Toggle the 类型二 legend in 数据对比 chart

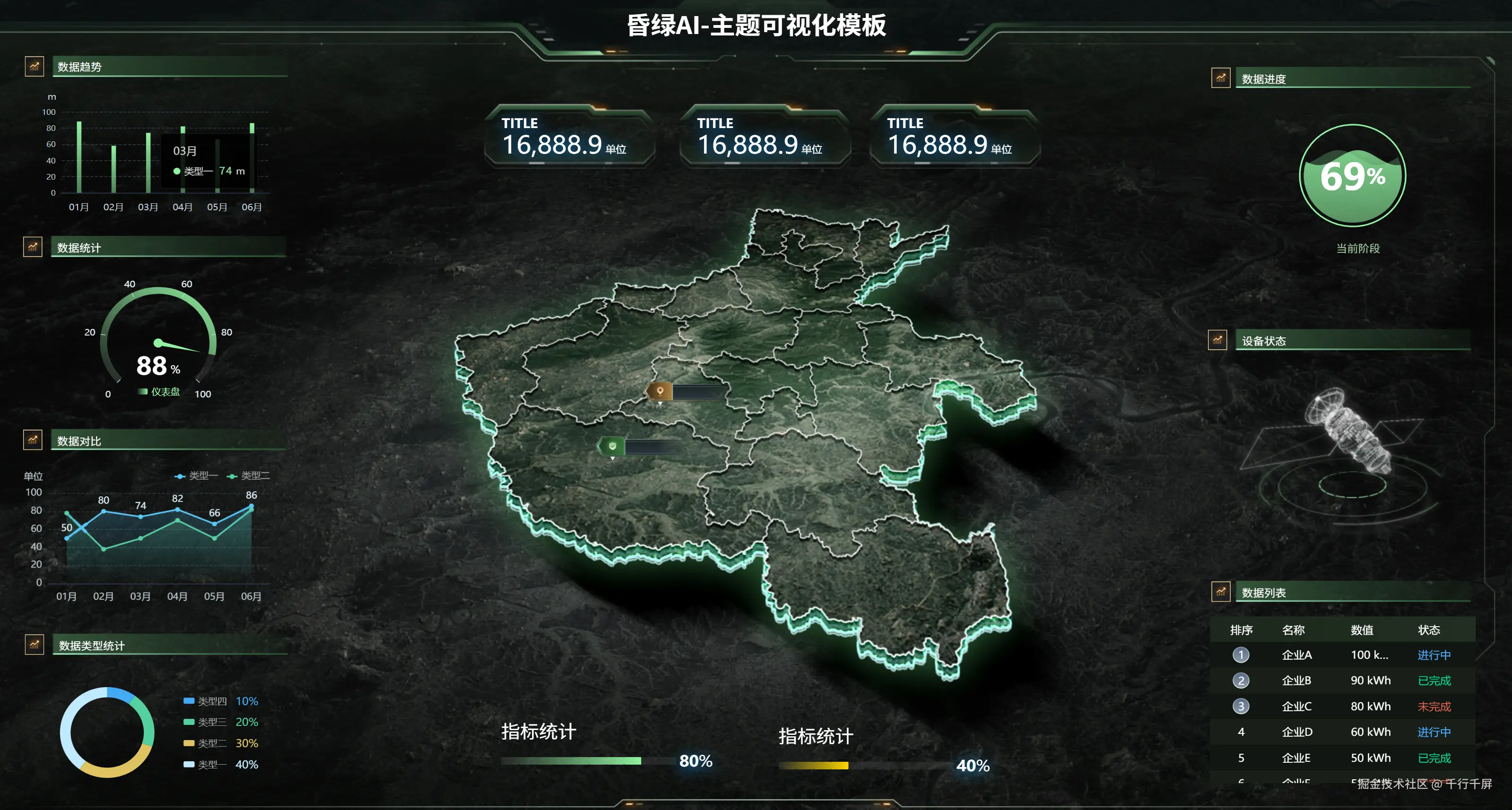pyautogui.click(x=252, y=476)
